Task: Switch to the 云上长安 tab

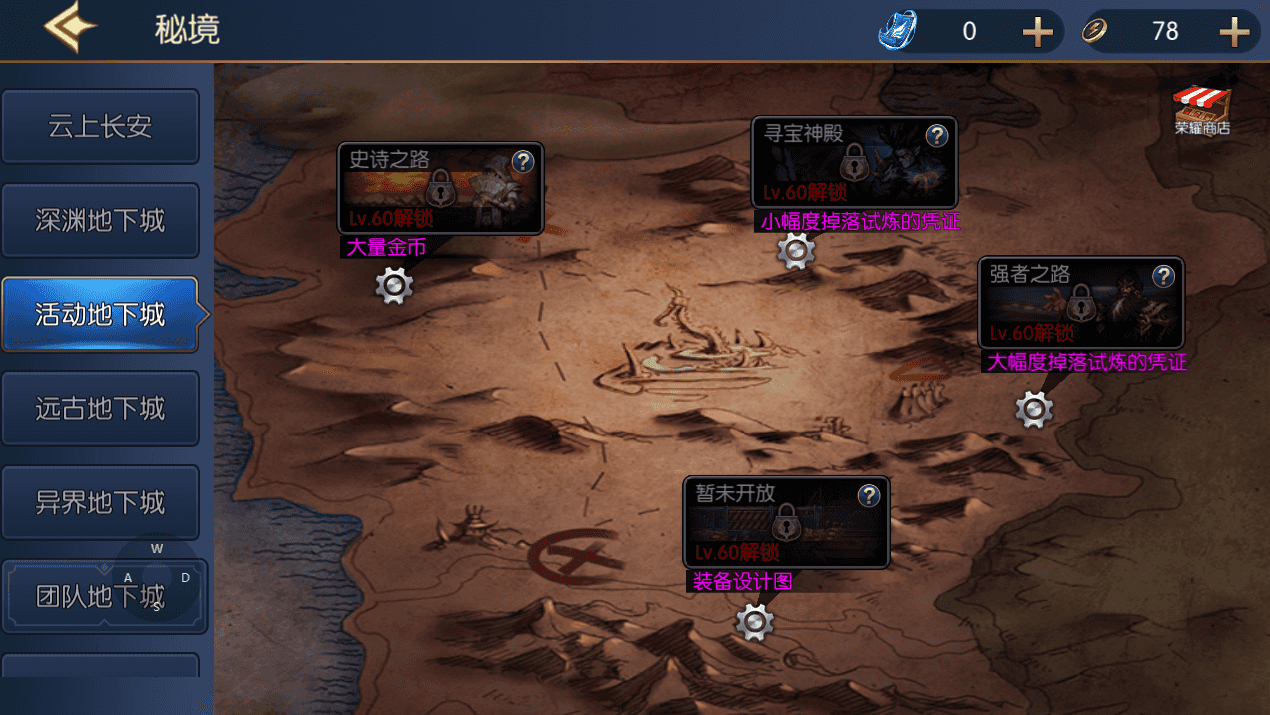Action: pos(100,127)
